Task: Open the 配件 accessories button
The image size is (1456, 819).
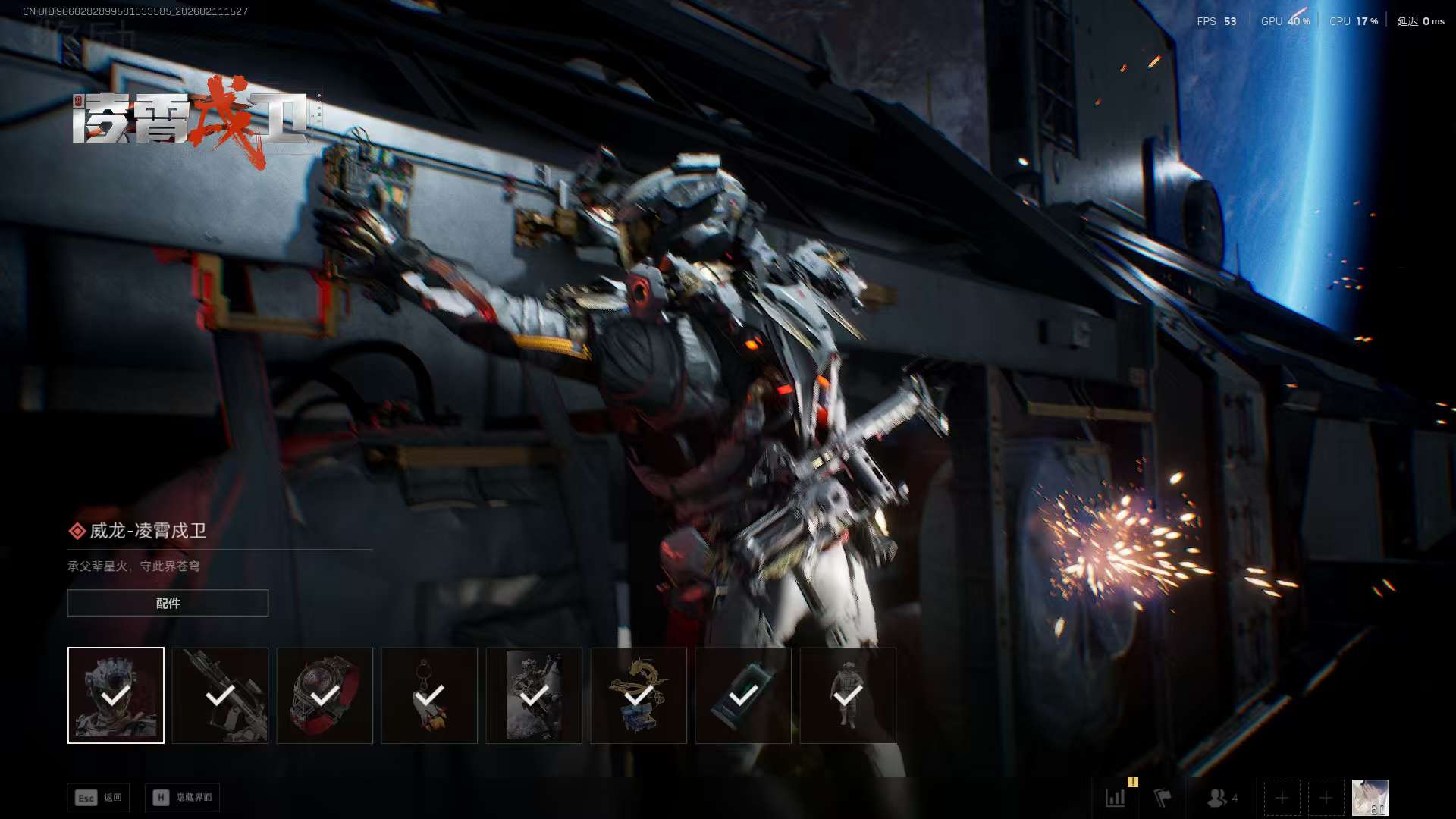Action: point(168,603)
